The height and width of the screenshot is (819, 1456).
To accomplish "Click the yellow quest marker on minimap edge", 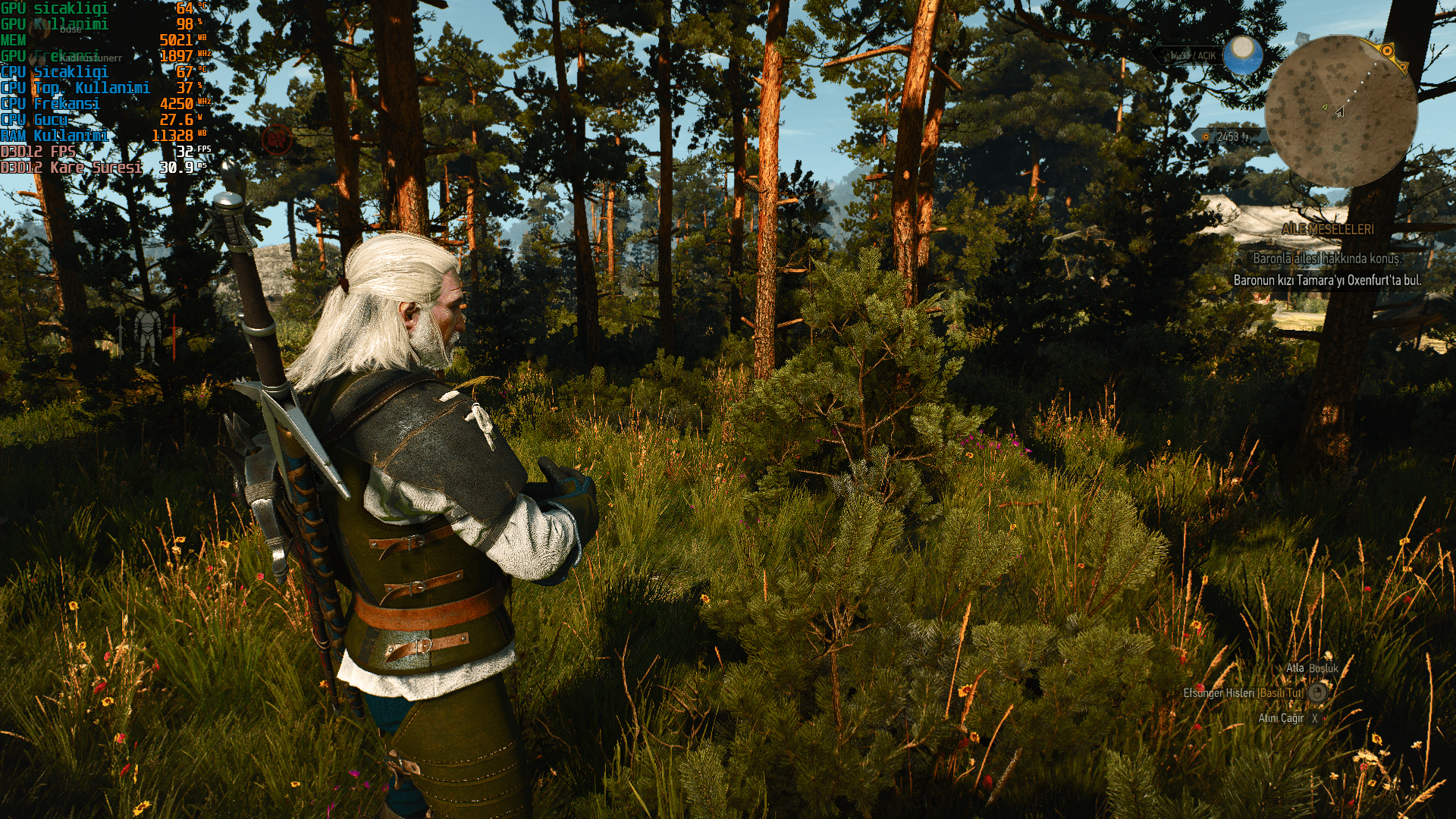I will pyautogui.click(x=1387, y=52).
